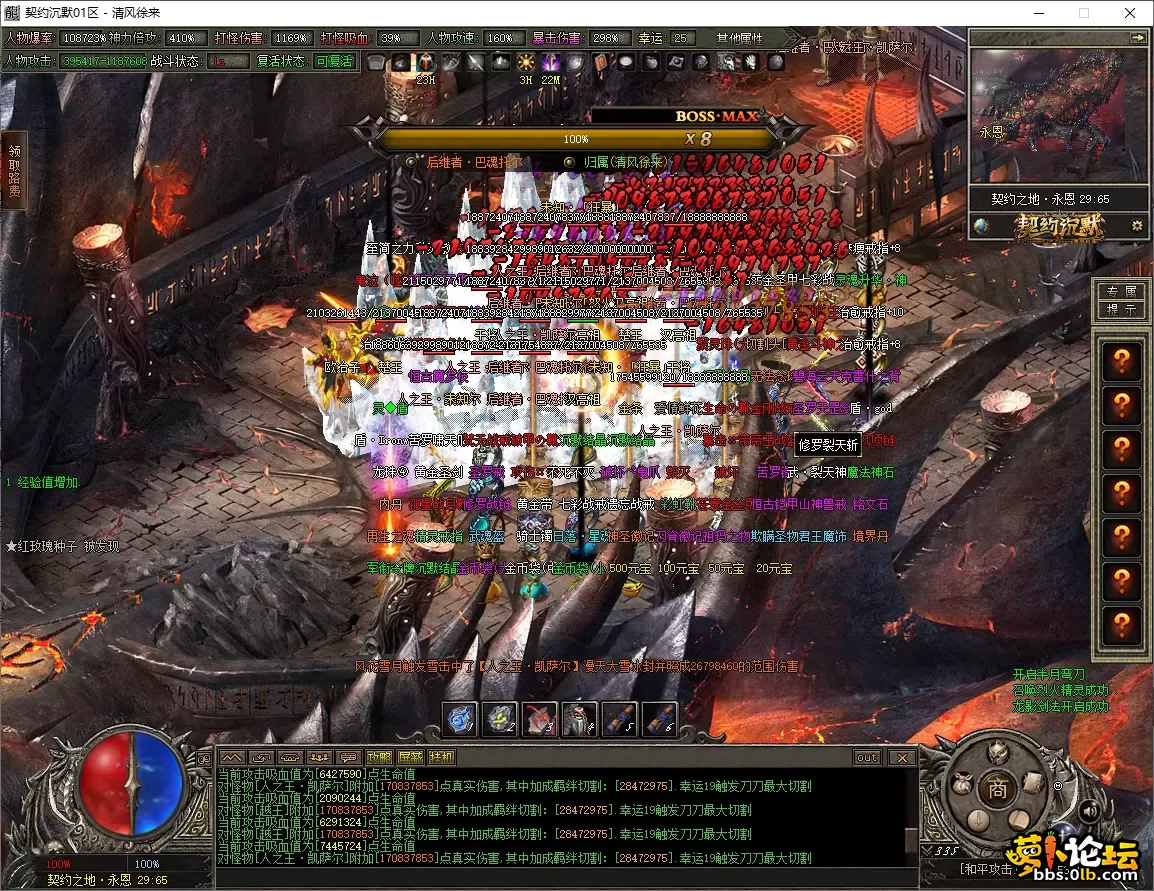The image size is (1154, 891).
Task: Collapse minimap with the arrow button
Action: pos(1137,37)
